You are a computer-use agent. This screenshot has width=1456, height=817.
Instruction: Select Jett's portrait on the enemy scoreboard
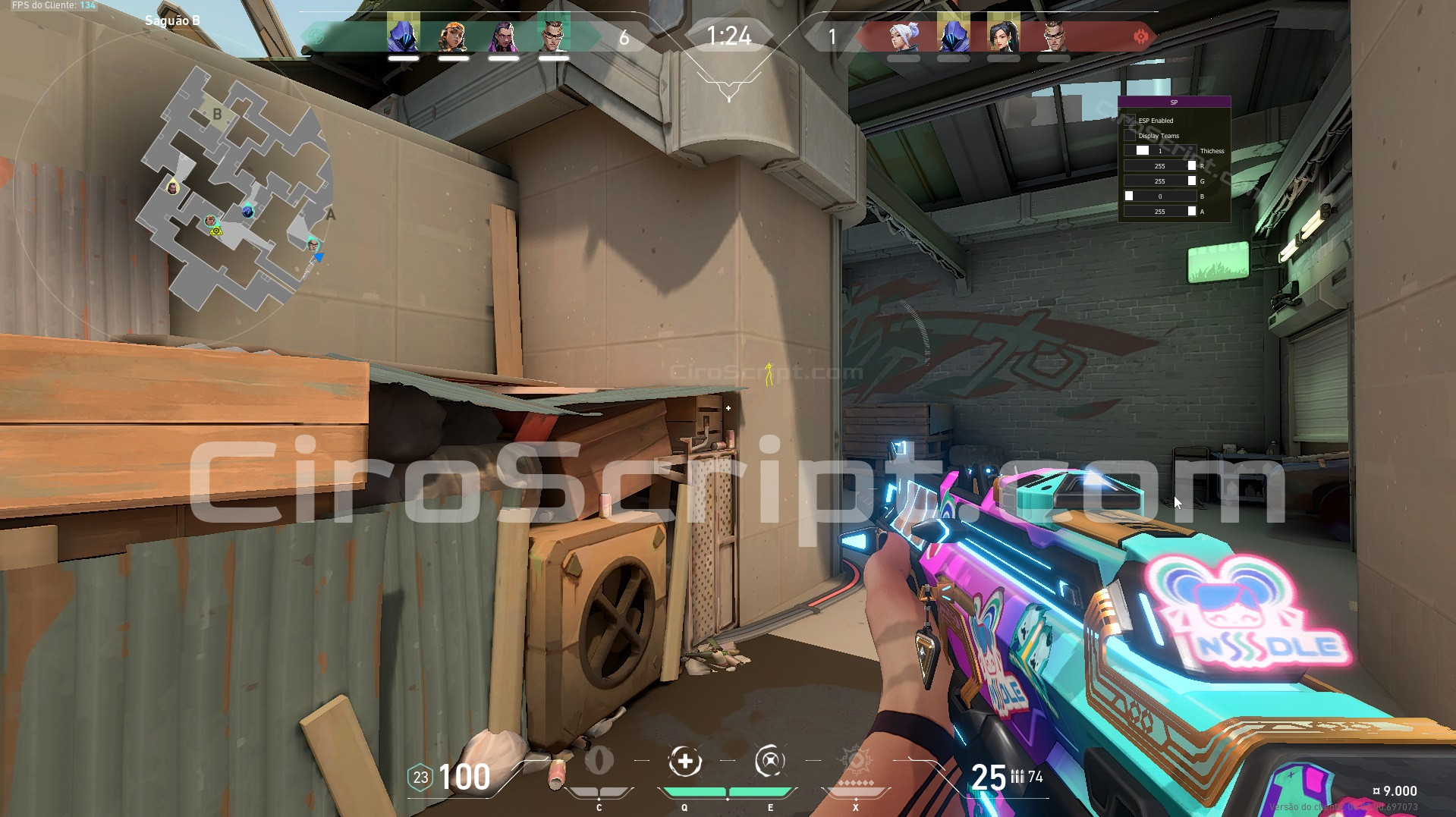903,36
